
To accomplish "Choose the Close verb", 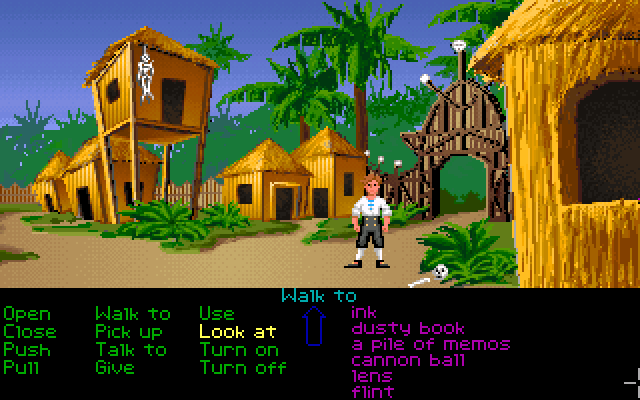I will 30,332.
